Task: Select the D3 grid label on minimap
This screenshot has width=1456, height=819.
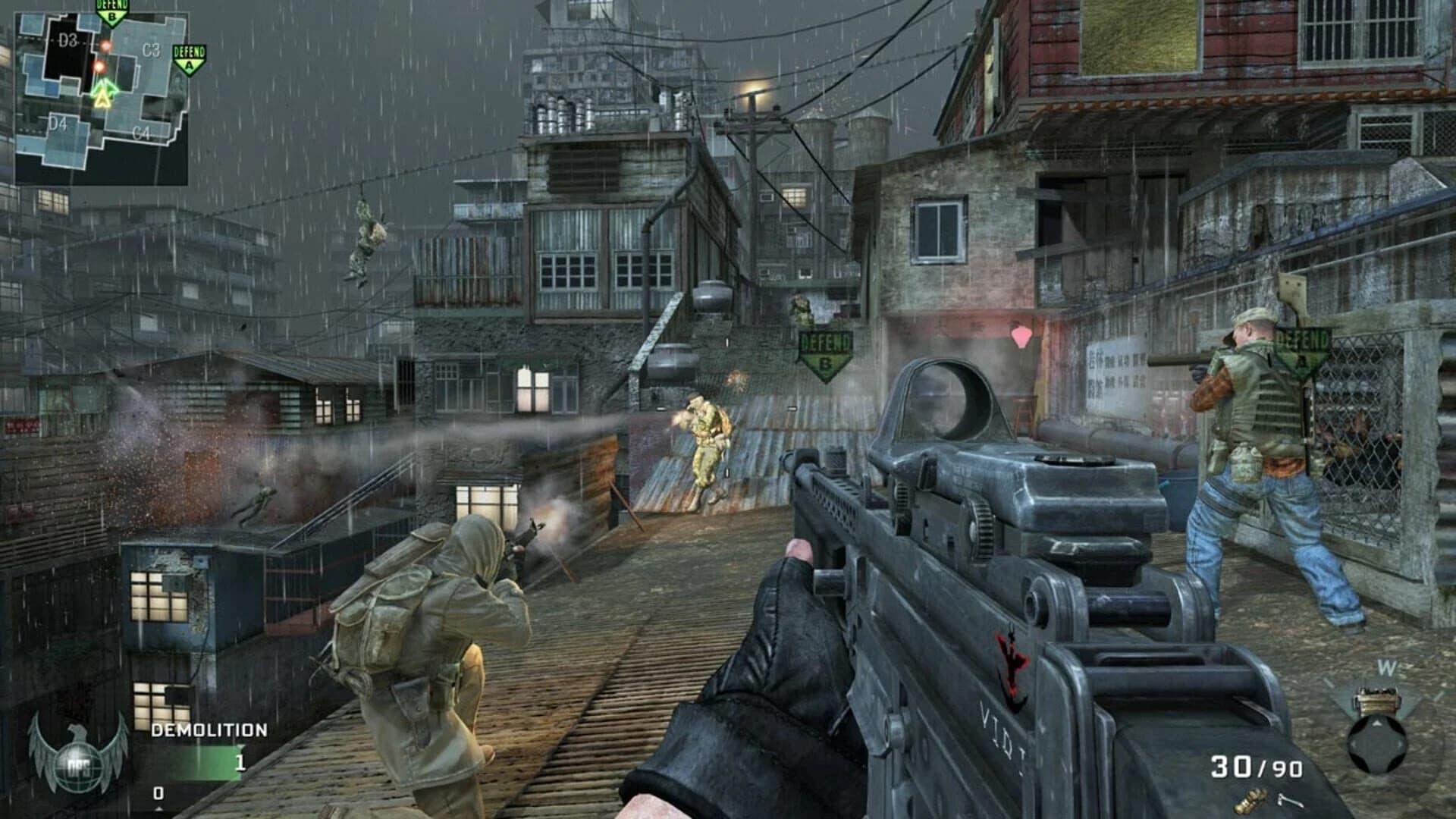Action: pos(67,39)
